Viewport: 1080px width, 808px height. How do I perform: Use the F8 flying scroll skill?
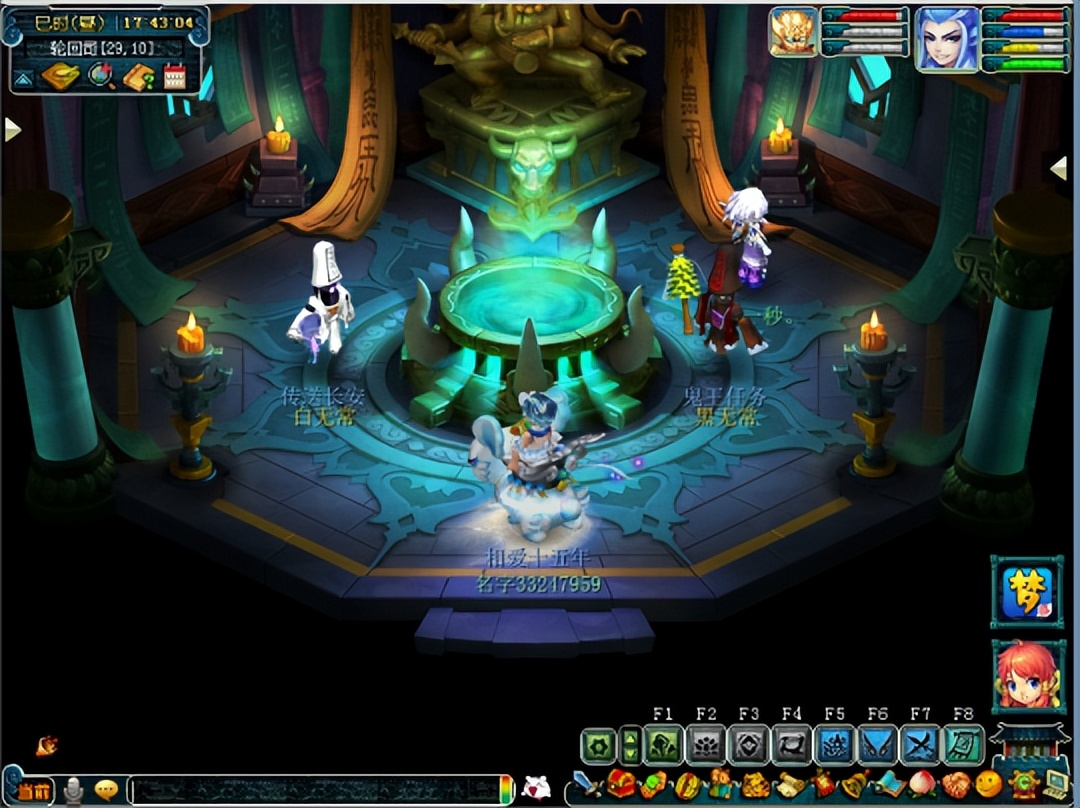point(963,745)
